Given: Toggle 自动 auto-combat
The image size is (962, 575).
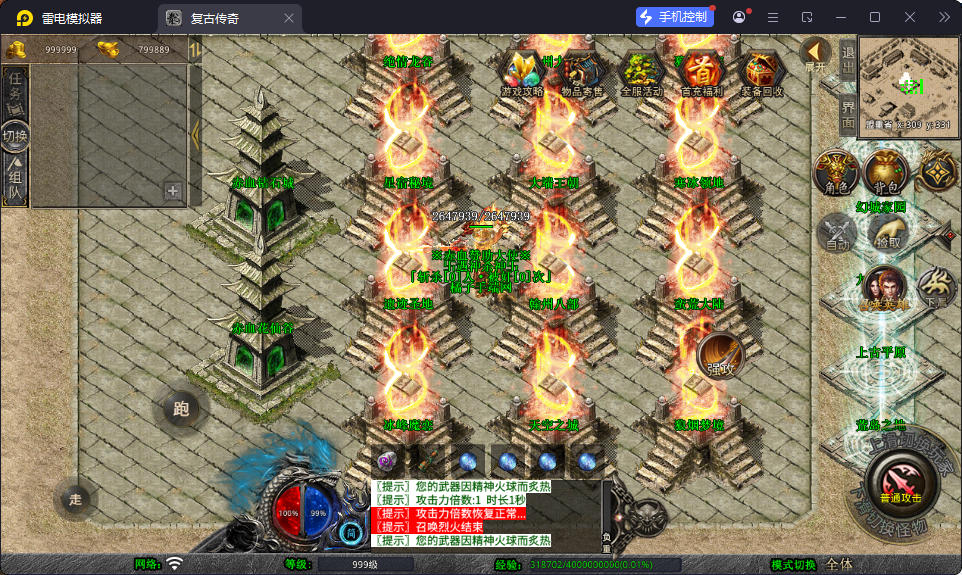Looking at the screenshot, I should coord(836,232).
